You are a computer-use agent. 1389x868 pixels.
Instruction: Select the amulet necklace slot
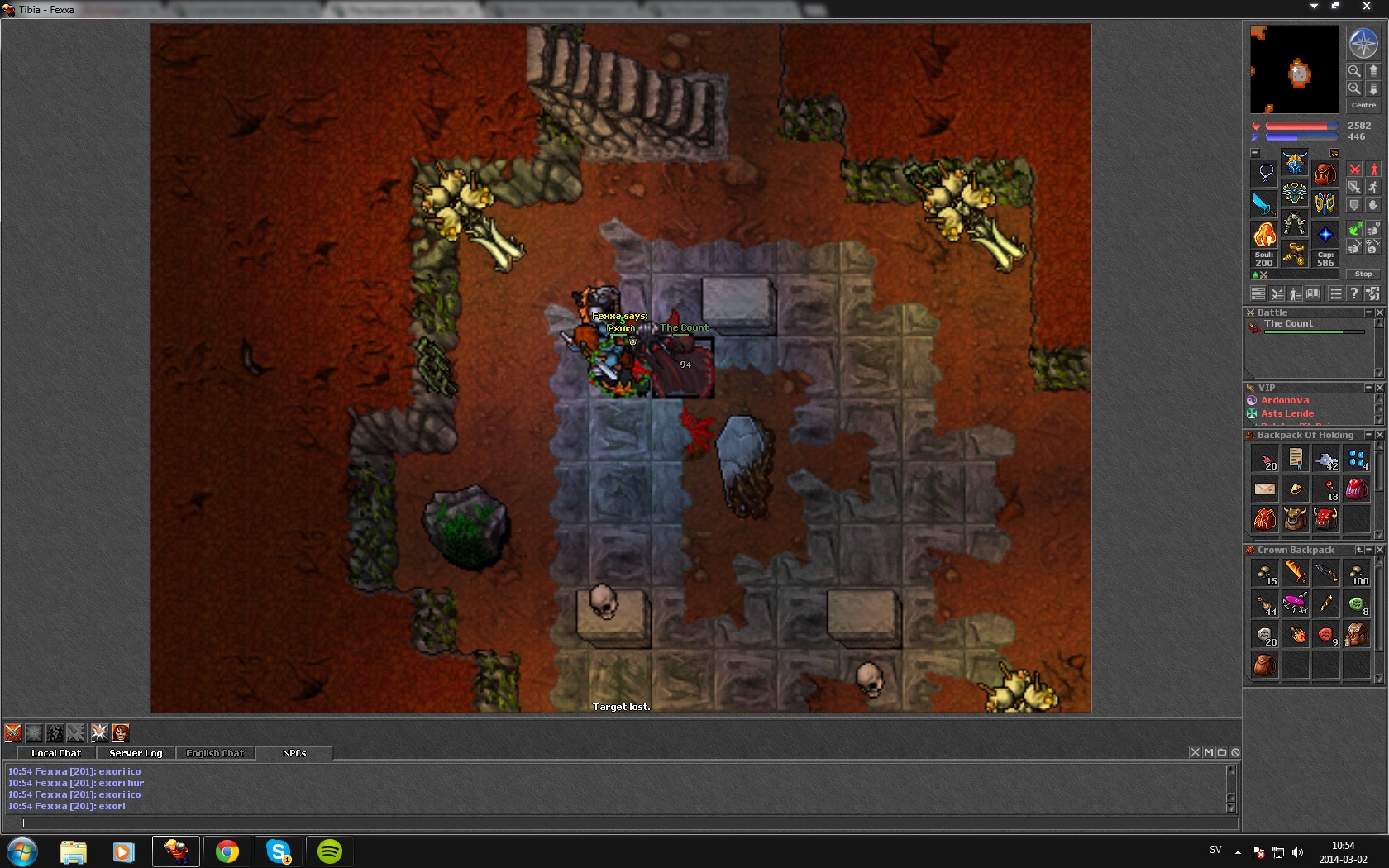[1265, 173]
